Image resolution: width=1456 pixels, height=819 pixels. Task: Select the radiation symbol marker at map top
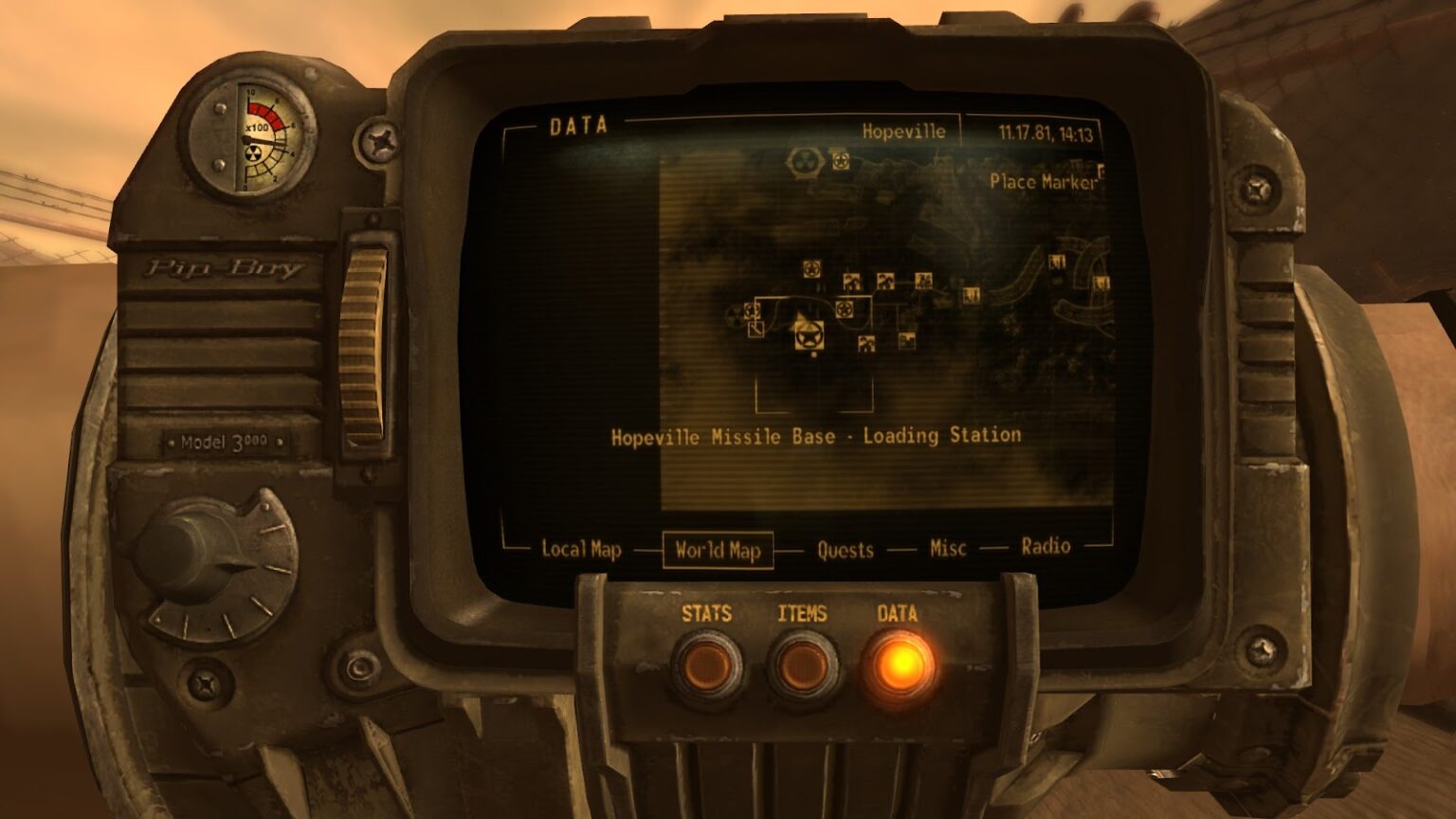tap(802, 161)
